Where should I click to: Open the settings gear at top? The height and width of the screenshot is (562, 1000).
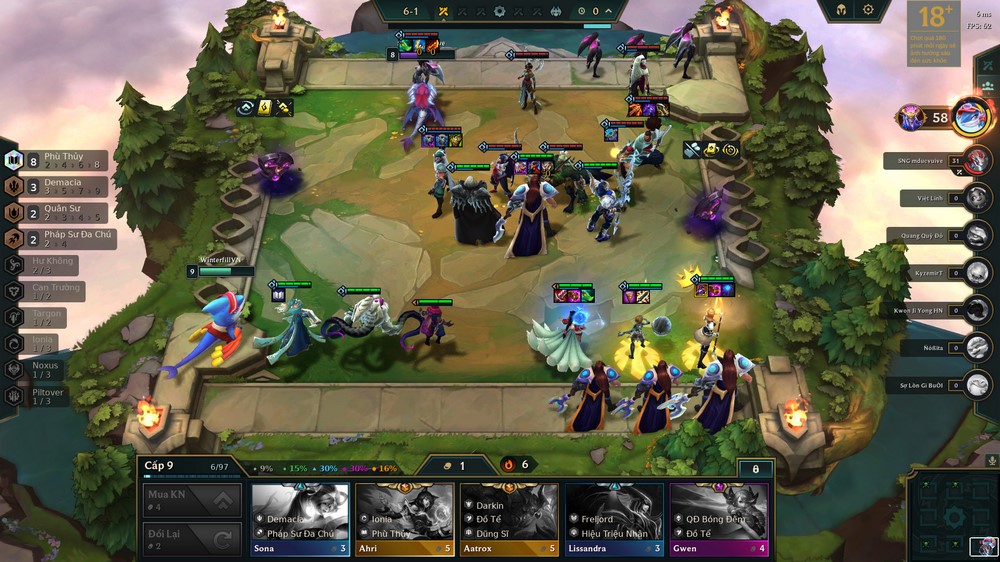point(867,10)
